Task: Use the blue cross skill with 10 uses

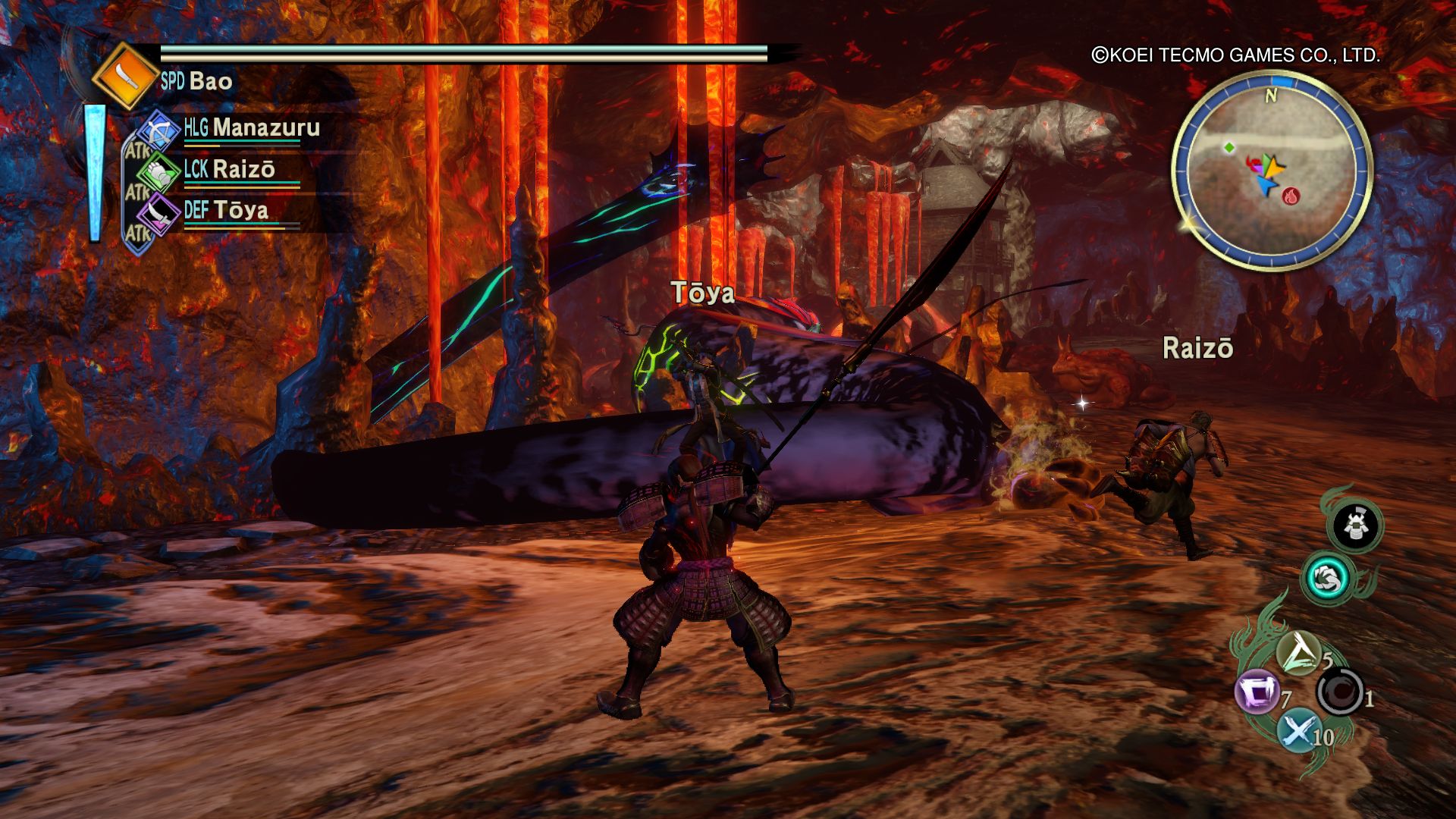Action: tap(1298, 732)
